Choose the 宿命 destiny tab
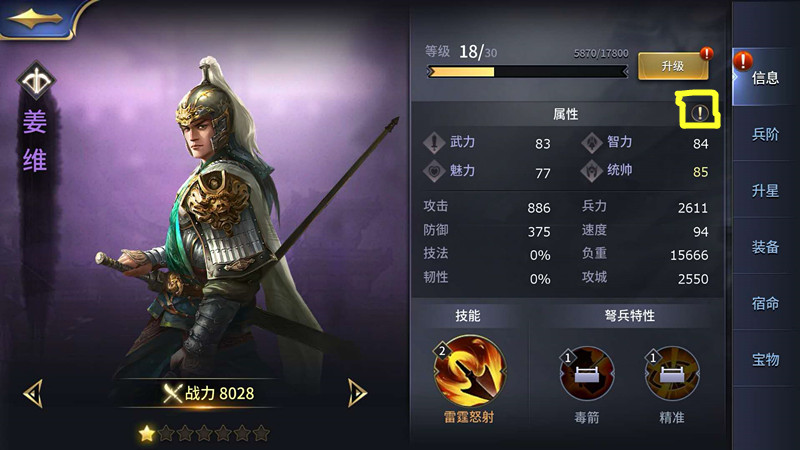Screen dimensions: 800x450 pos(765,303)
